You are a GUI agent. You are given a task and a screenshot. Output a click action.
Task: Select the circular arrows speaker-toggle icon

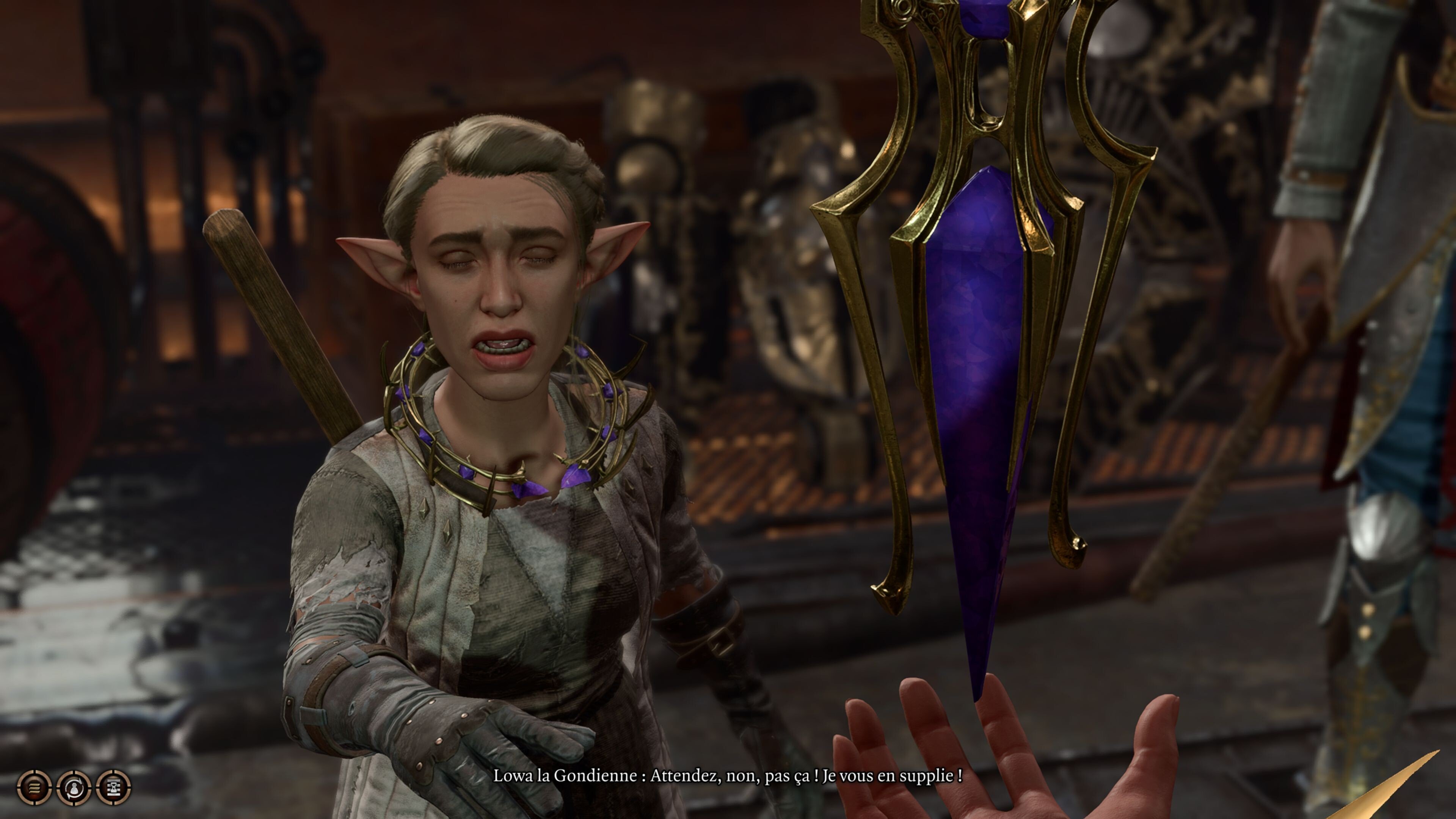tap(74, 788)
